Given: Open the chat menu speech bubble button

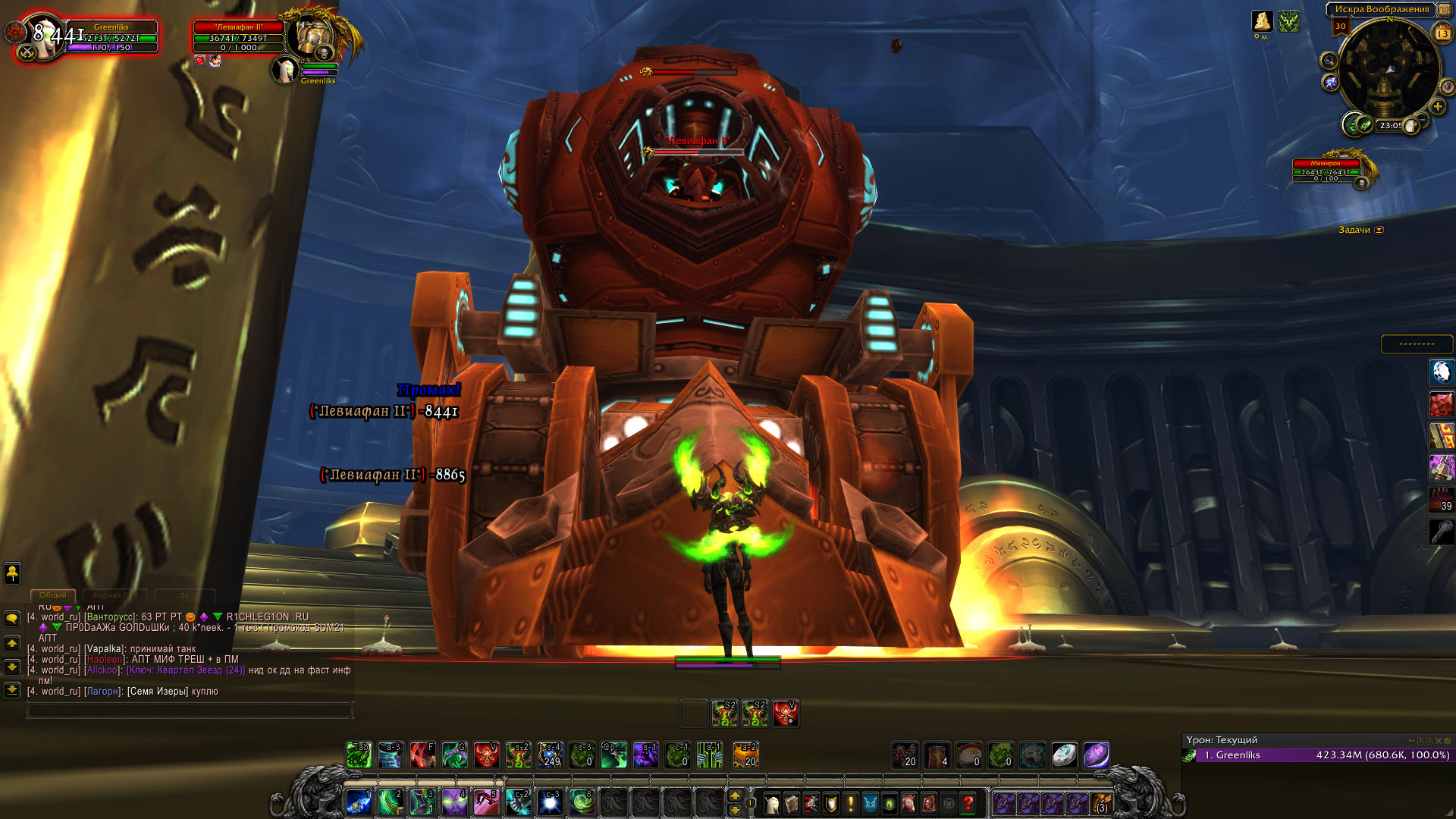Looking at the screenshot, I should tap(12, 619).
